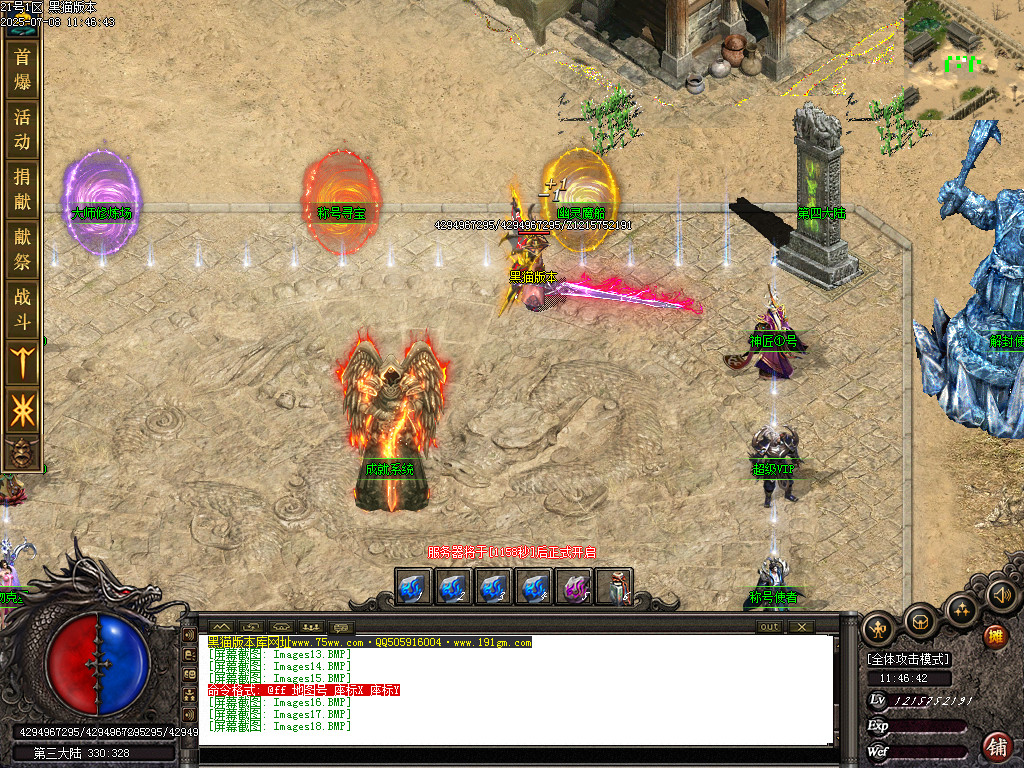Image resolution: width=1024 pixels, height=768 pixels.
Task: Open the minimap in the corner
Action: click(x=964, y=58)
